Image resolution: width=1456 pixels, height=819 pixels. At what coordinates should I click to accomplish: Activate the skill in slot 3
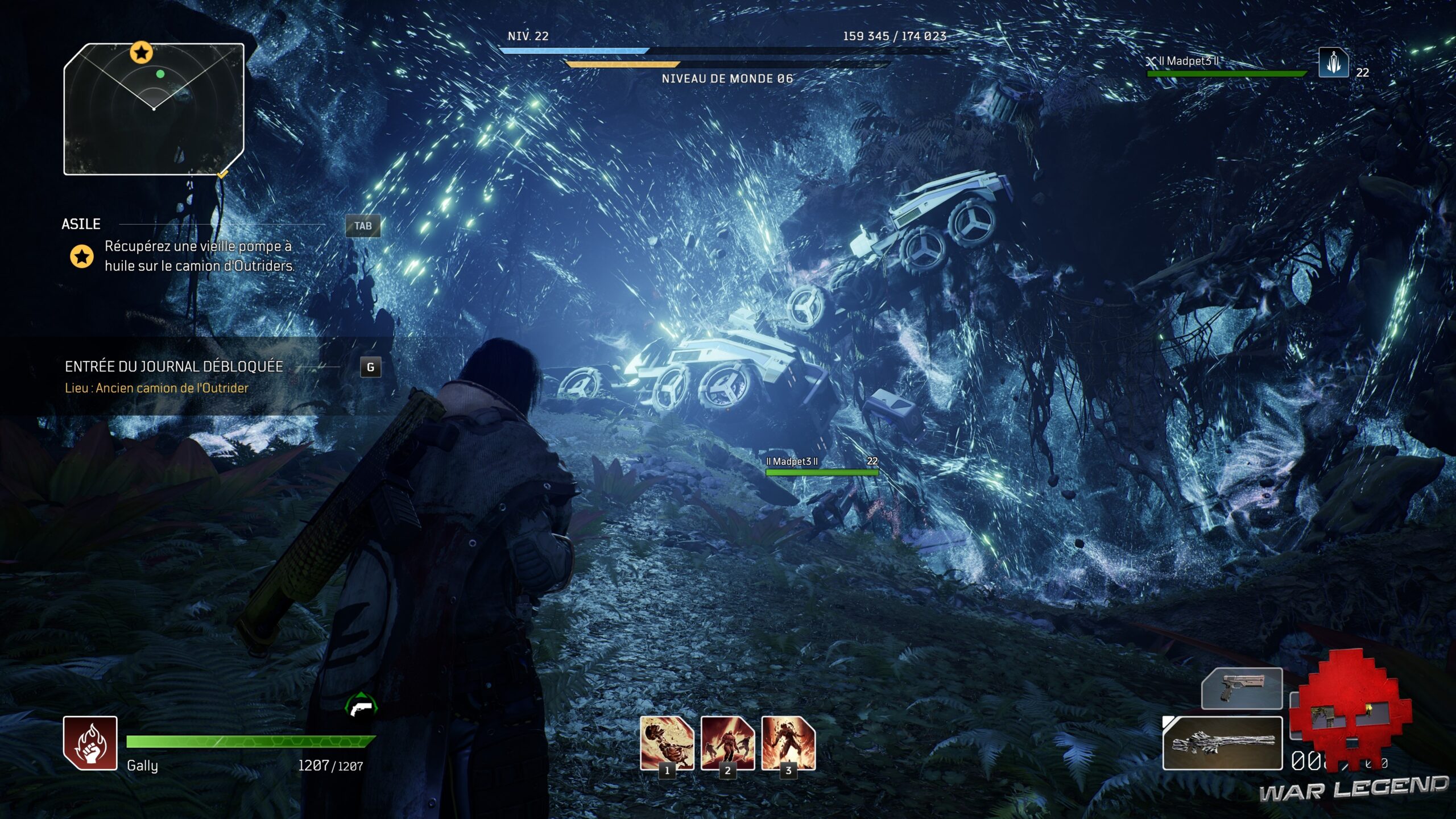[788, 742]
